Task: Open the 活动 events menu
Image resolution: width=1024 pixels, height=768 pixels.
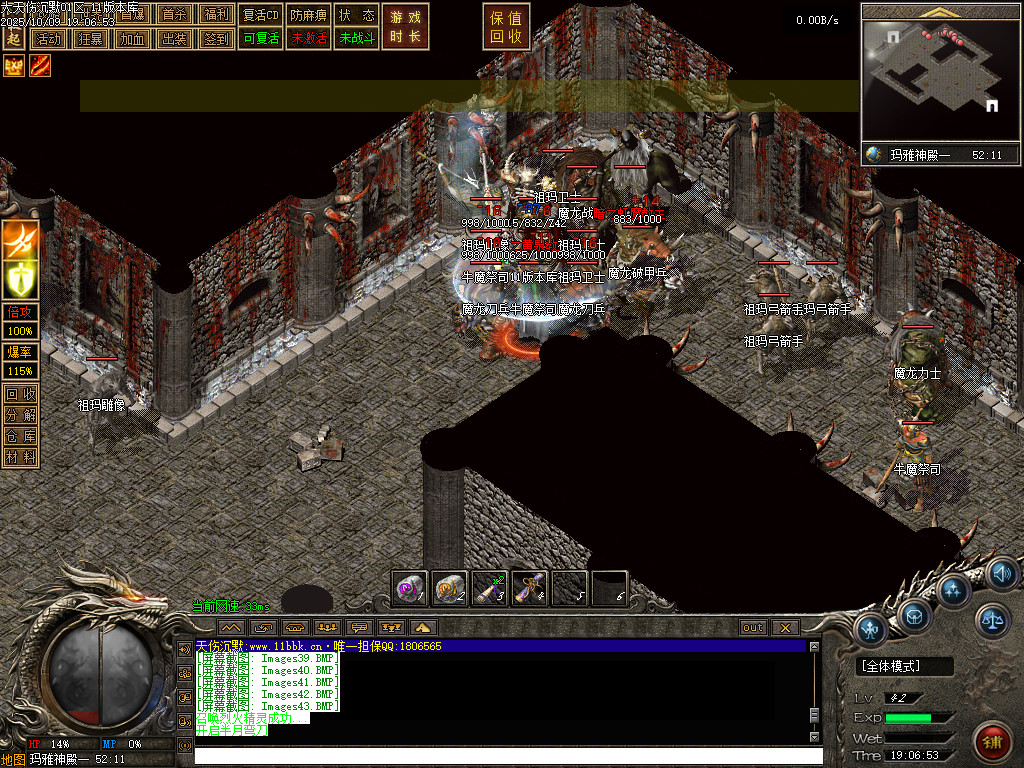Action: (47, 39)
